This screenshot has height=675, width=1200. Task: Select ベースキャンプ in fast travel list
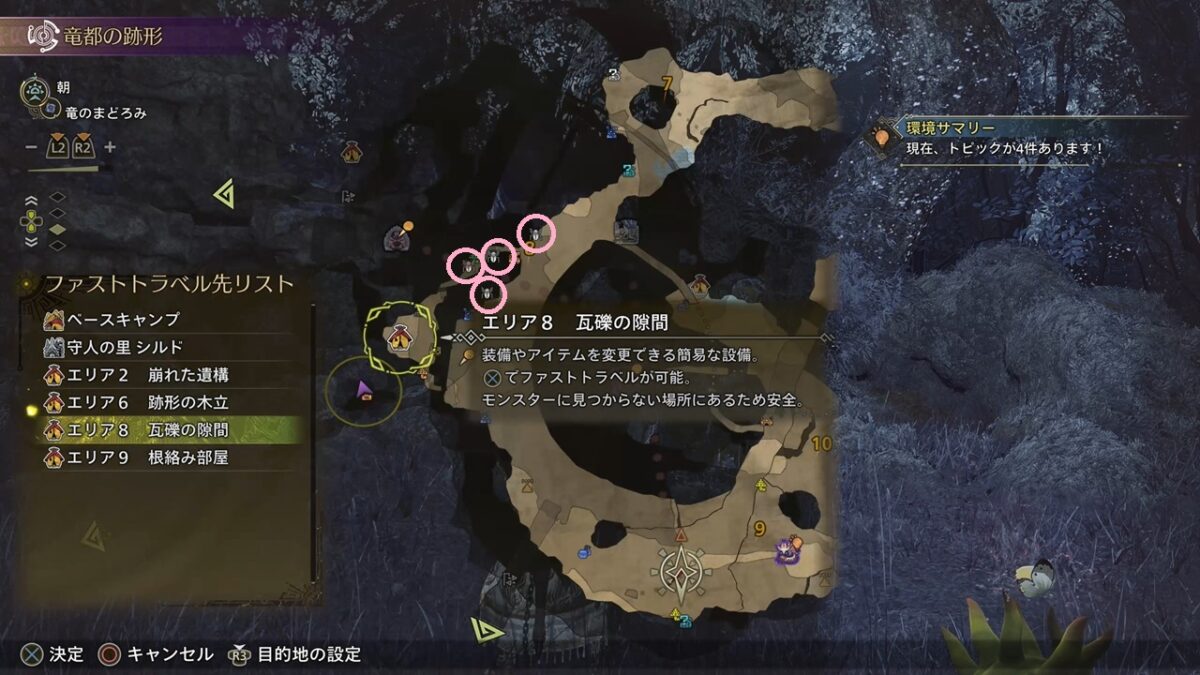(123, 320)
